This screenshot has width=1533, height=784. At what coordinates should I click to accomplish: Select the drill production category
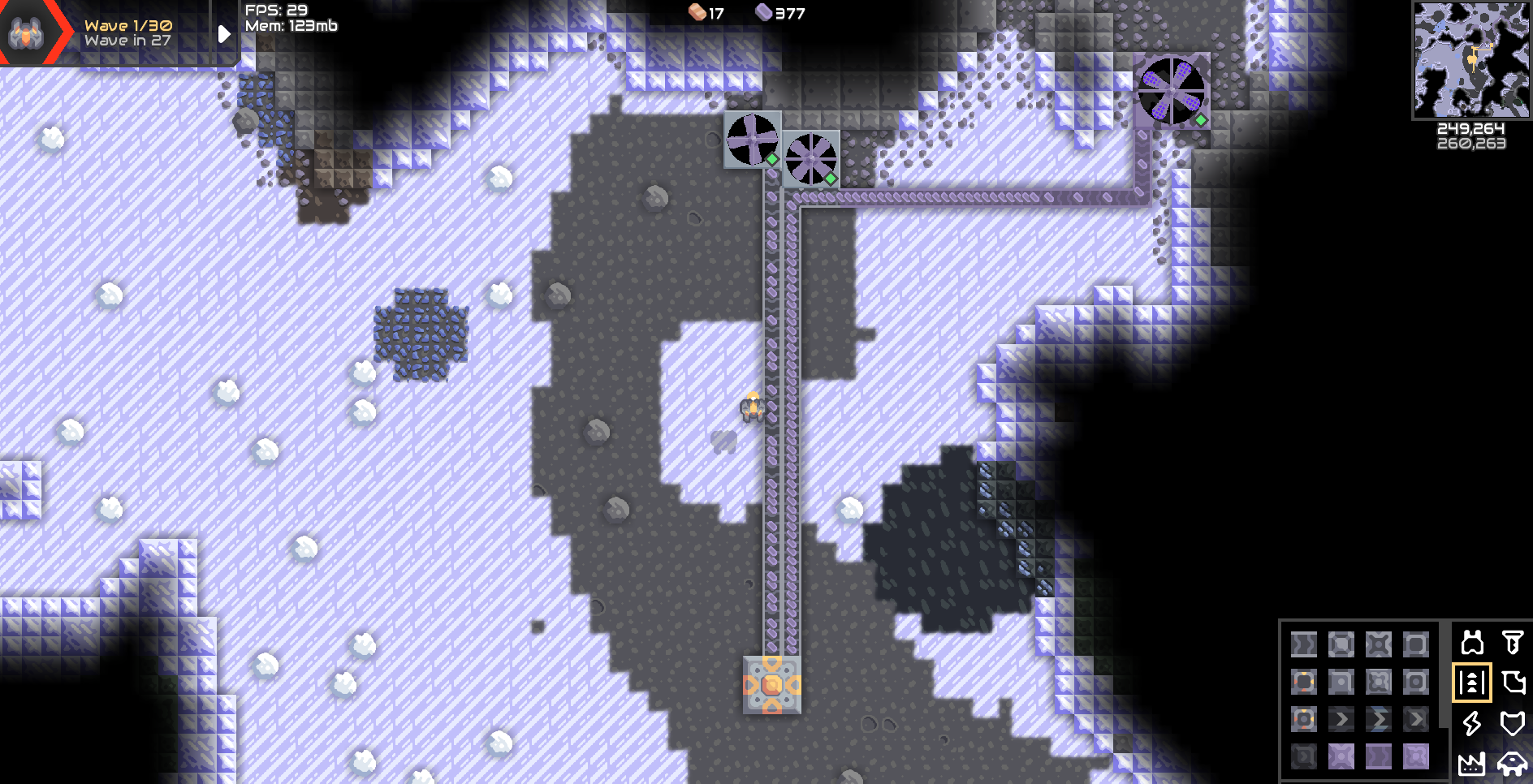tap(1512, 643)
